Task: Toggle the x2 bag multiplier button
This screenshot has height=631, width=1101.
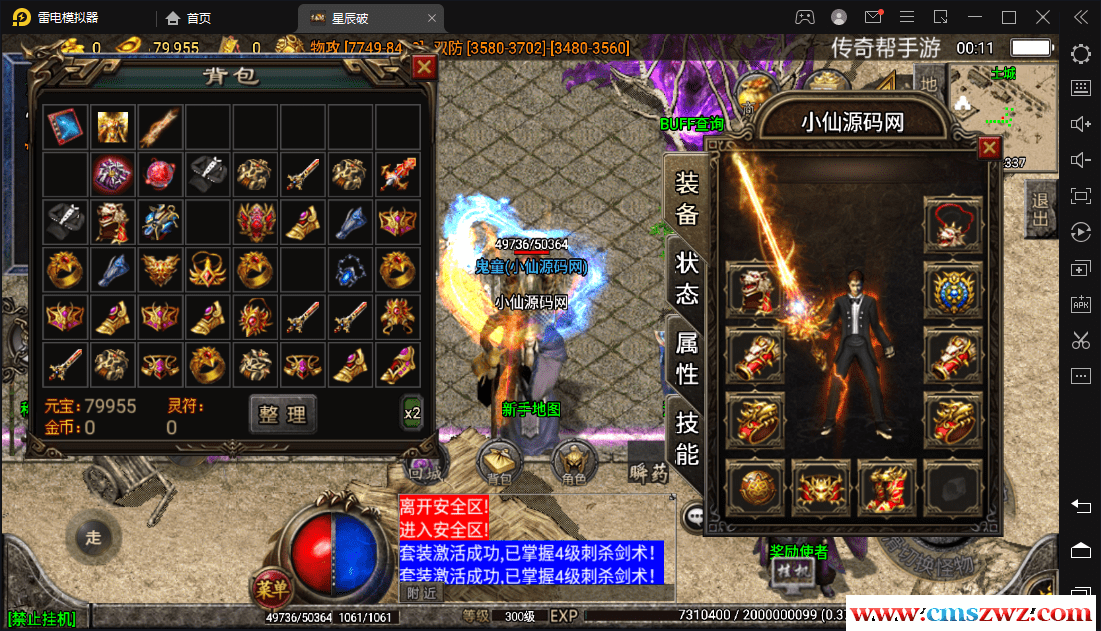Action: tap(412, 412)
